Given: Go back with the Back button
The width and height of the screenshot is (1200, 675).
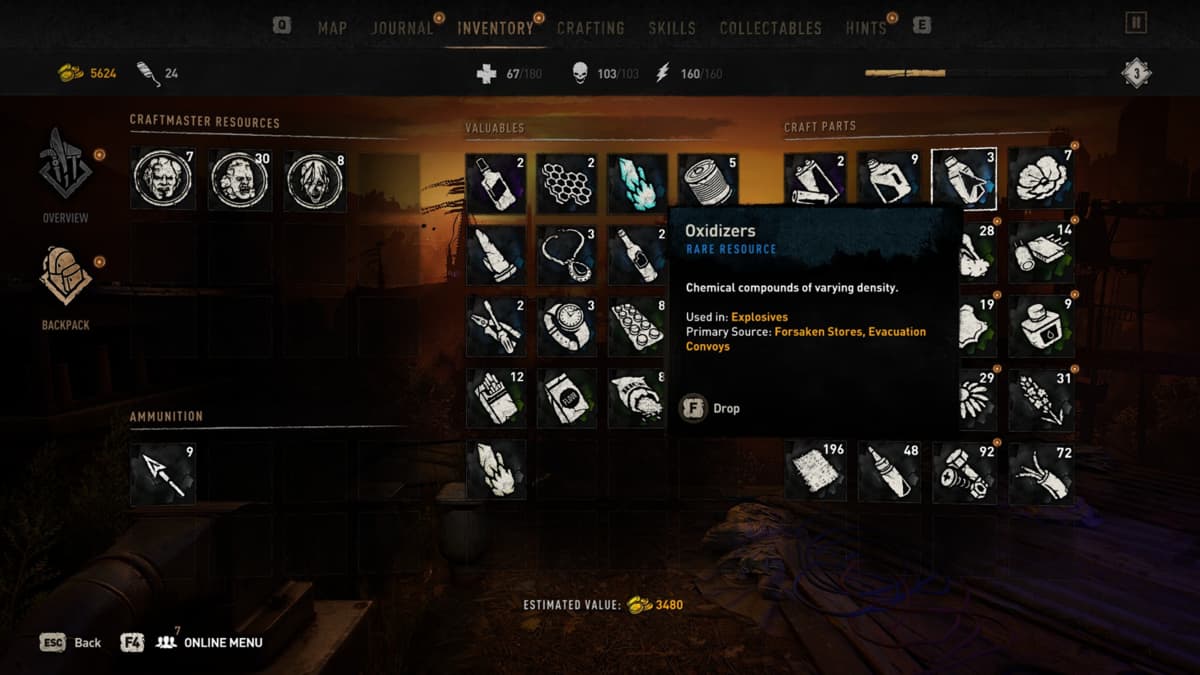Looking at the screenshot, I should click(71, 642).
